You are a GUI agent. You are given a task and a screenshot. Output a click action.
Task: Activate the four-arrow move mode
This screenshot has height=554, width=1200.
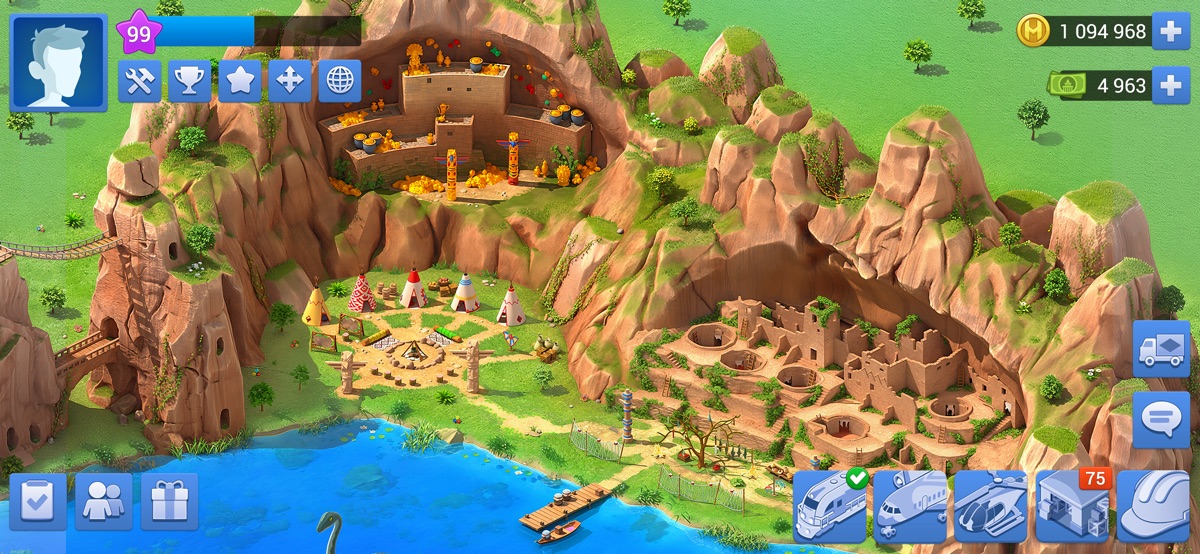coord(289,81)
